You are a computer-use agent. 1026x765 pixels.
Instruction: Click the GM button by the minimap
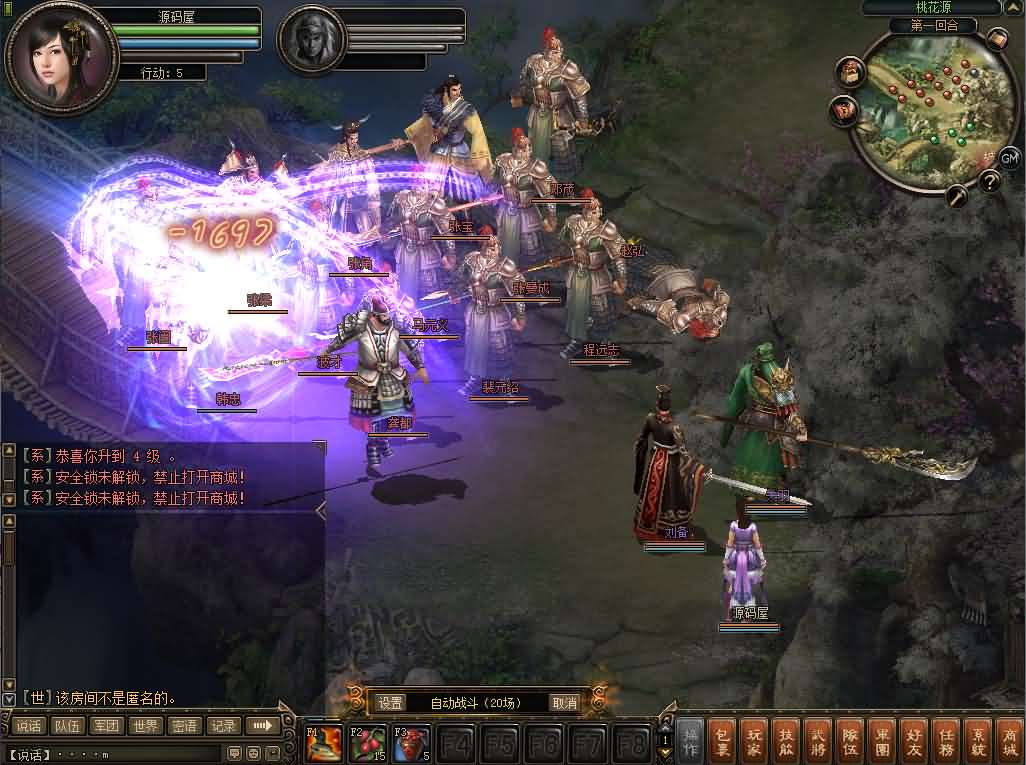(1009, 157)
